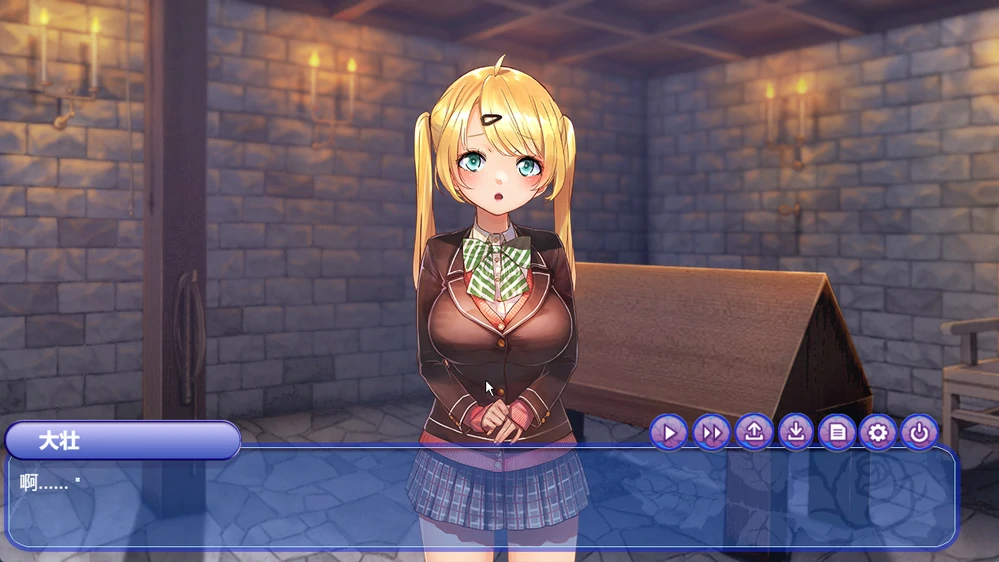This screenshot has width=999, height=562.
Task: Click the download arrow tray icon
Action: (795, 433)
